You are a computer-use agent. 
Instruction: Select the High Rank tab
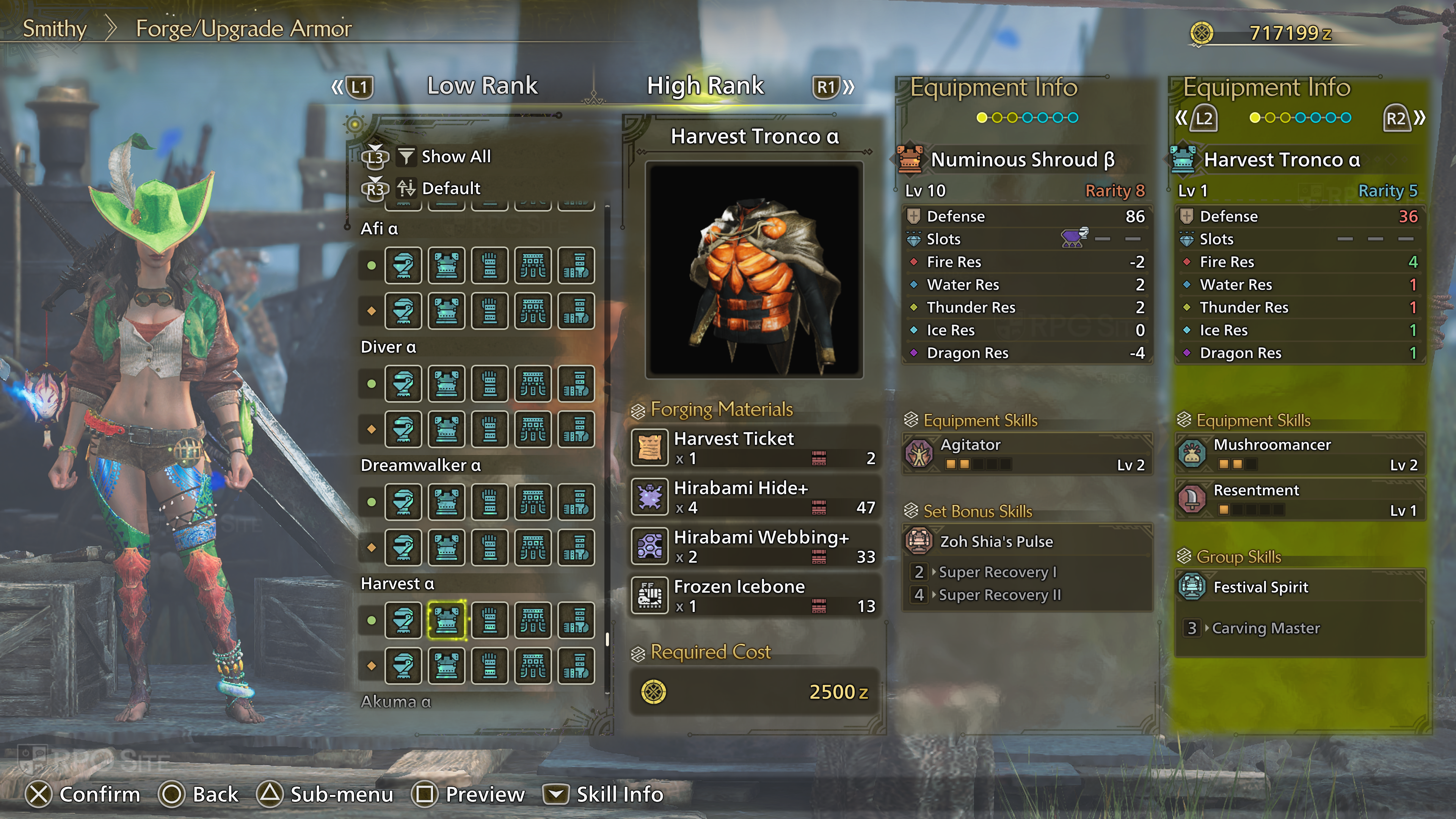point(705,86)
